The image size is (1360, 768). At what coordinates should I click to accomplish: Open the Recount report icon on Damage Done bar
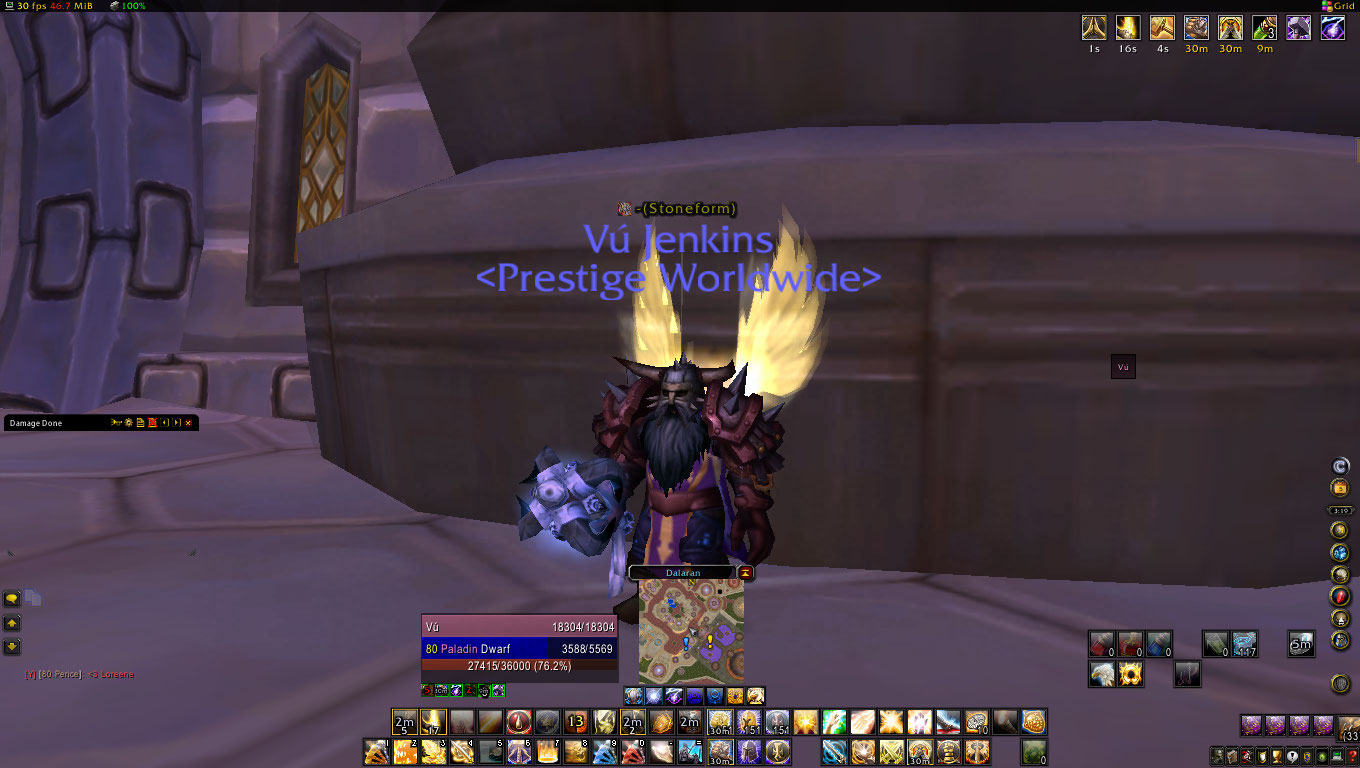pos(140,422)
